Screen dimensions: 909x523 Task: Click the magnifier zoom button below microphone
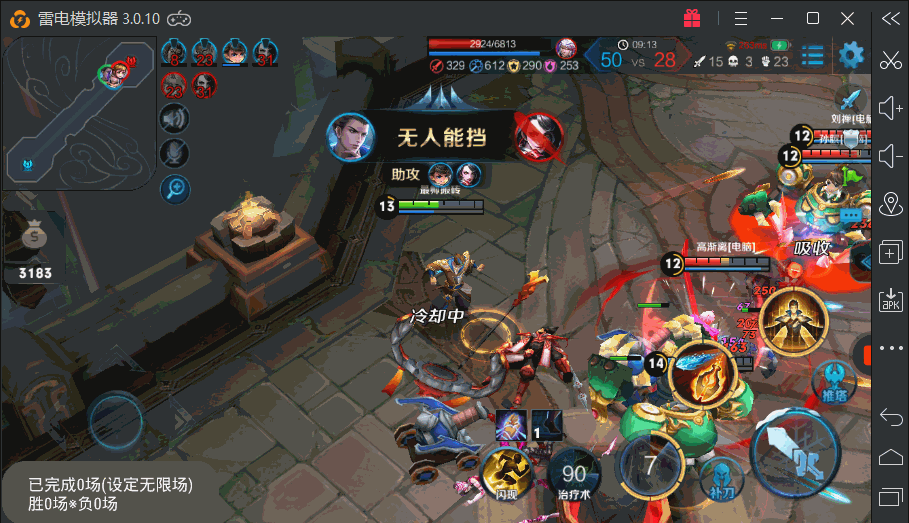[175, 186]
